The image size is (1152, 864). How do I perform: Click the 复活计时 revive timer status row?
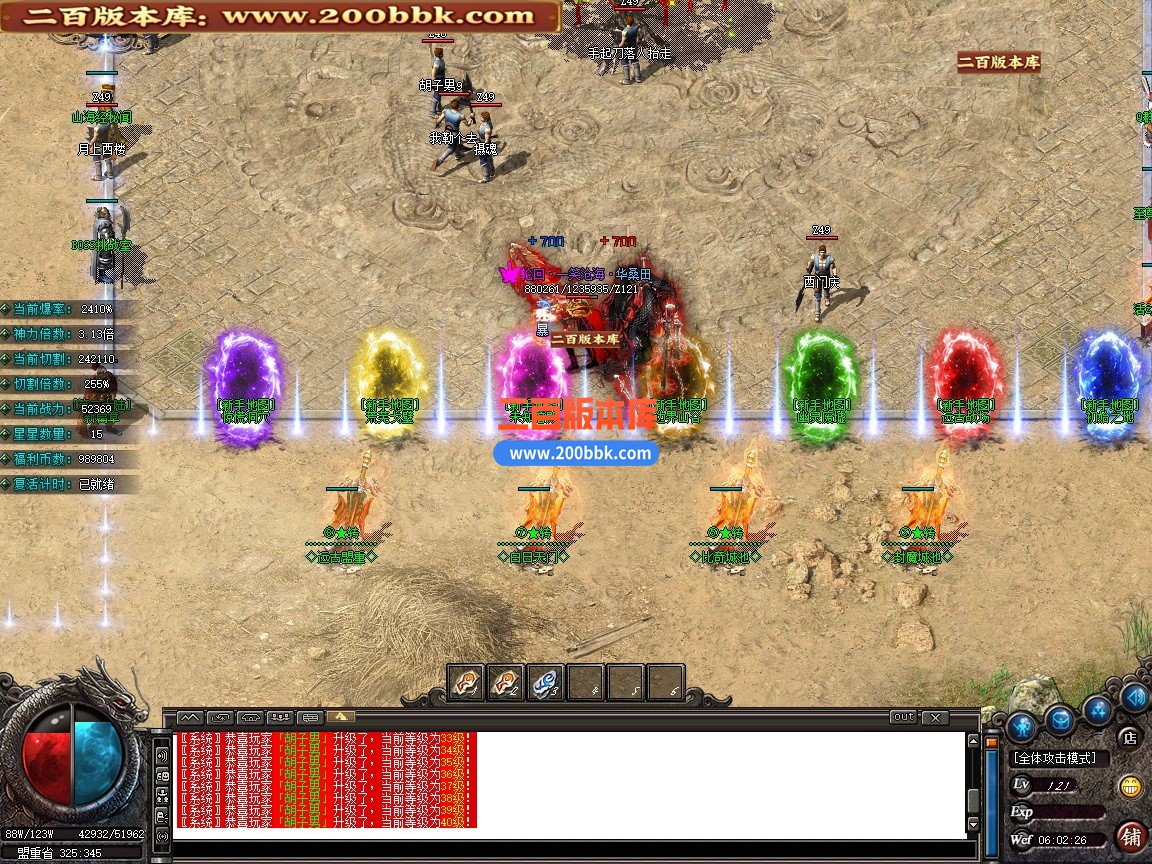(68, 484)
